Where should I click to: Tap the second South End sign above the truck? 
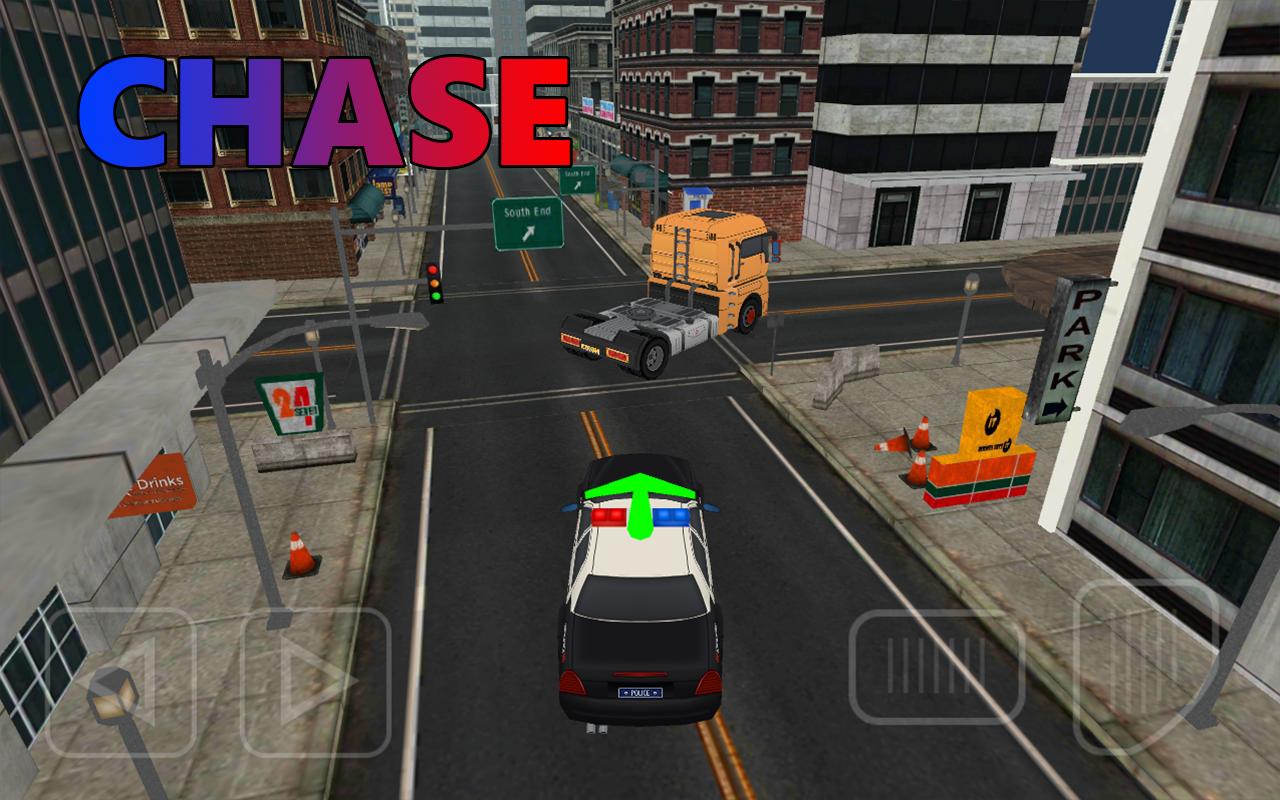tap(576, 182)
